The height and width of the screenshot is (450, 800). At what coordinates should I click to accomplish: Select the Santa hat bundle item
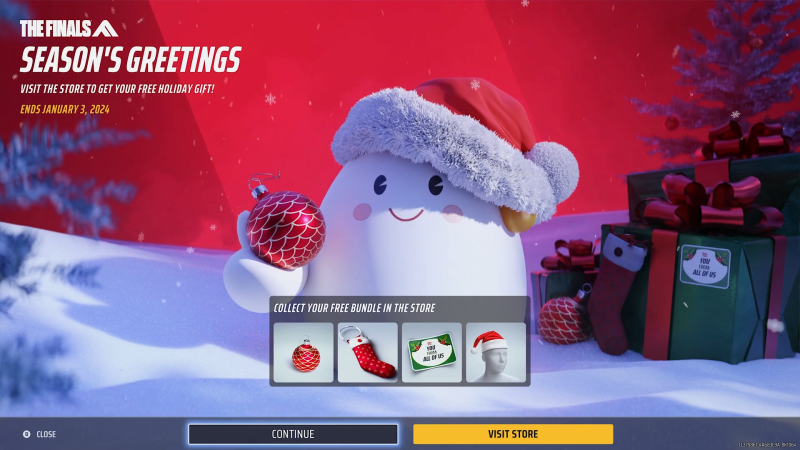pyautogui.click(x=496, y=352)
